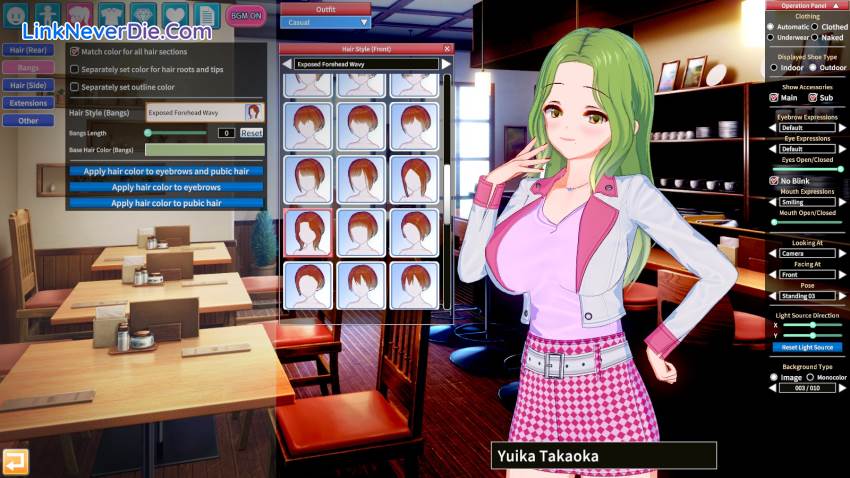Tick separate color for hair roots and tips
Image resolution: width=850 pixels, height=478 pixels.
(74, 69)
